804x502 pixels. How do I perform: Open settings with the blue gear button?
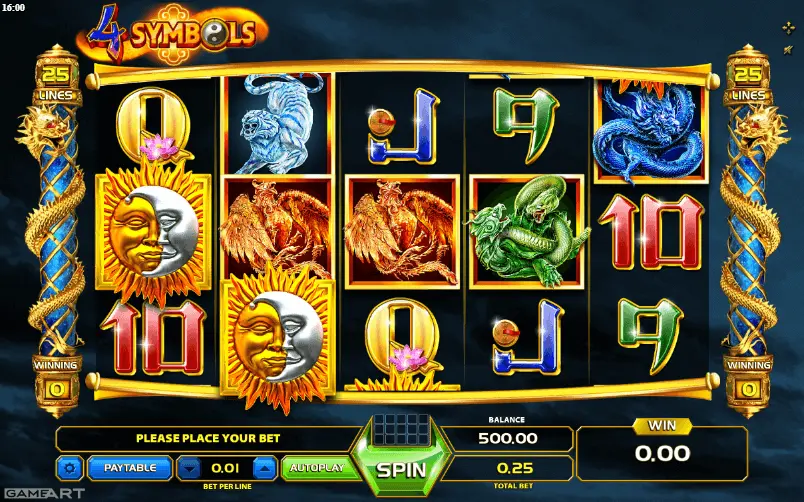pos(70,467)
